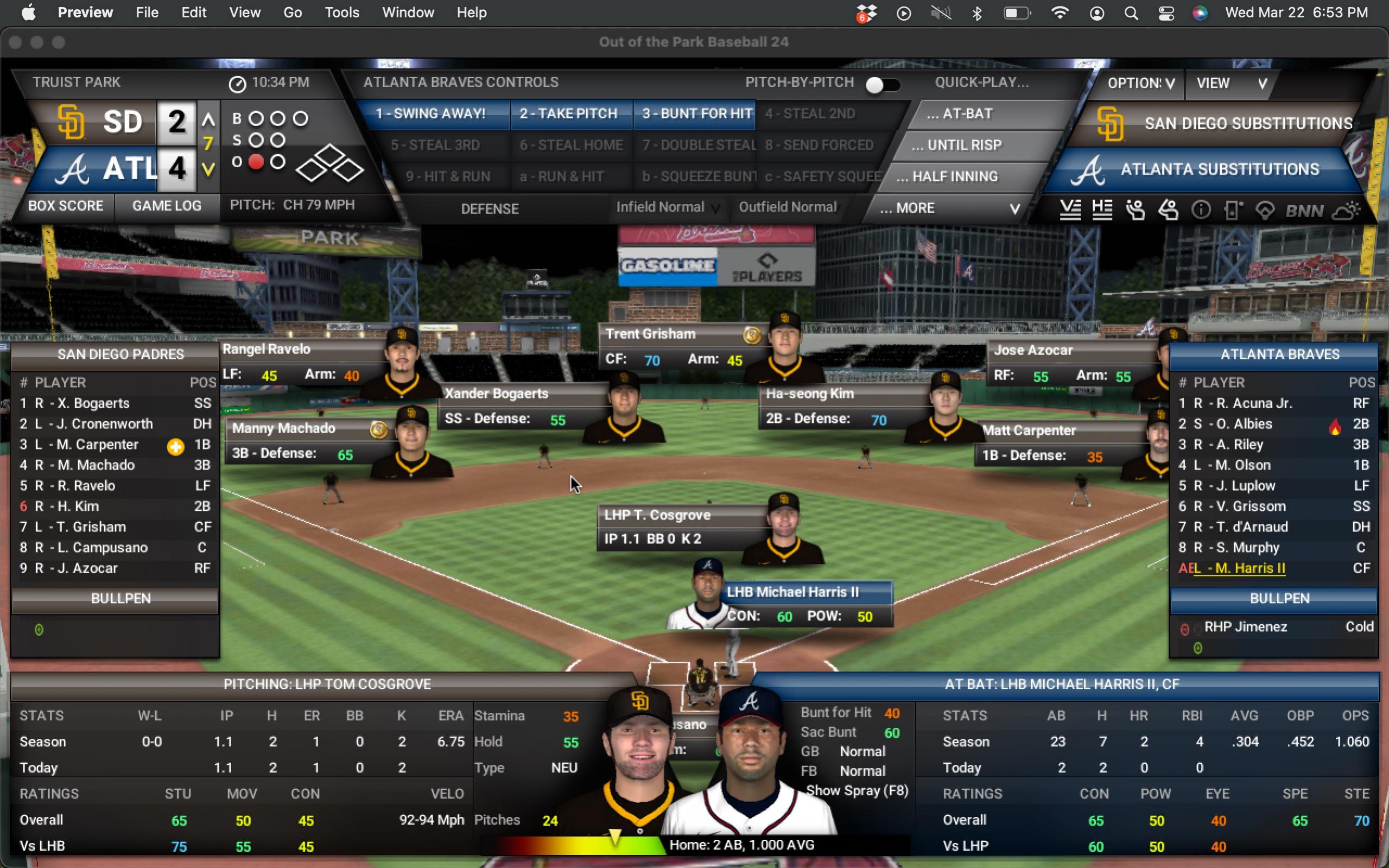Expand the More quick-play dropdown
1389x868 pixels.
tap(950, 208)
